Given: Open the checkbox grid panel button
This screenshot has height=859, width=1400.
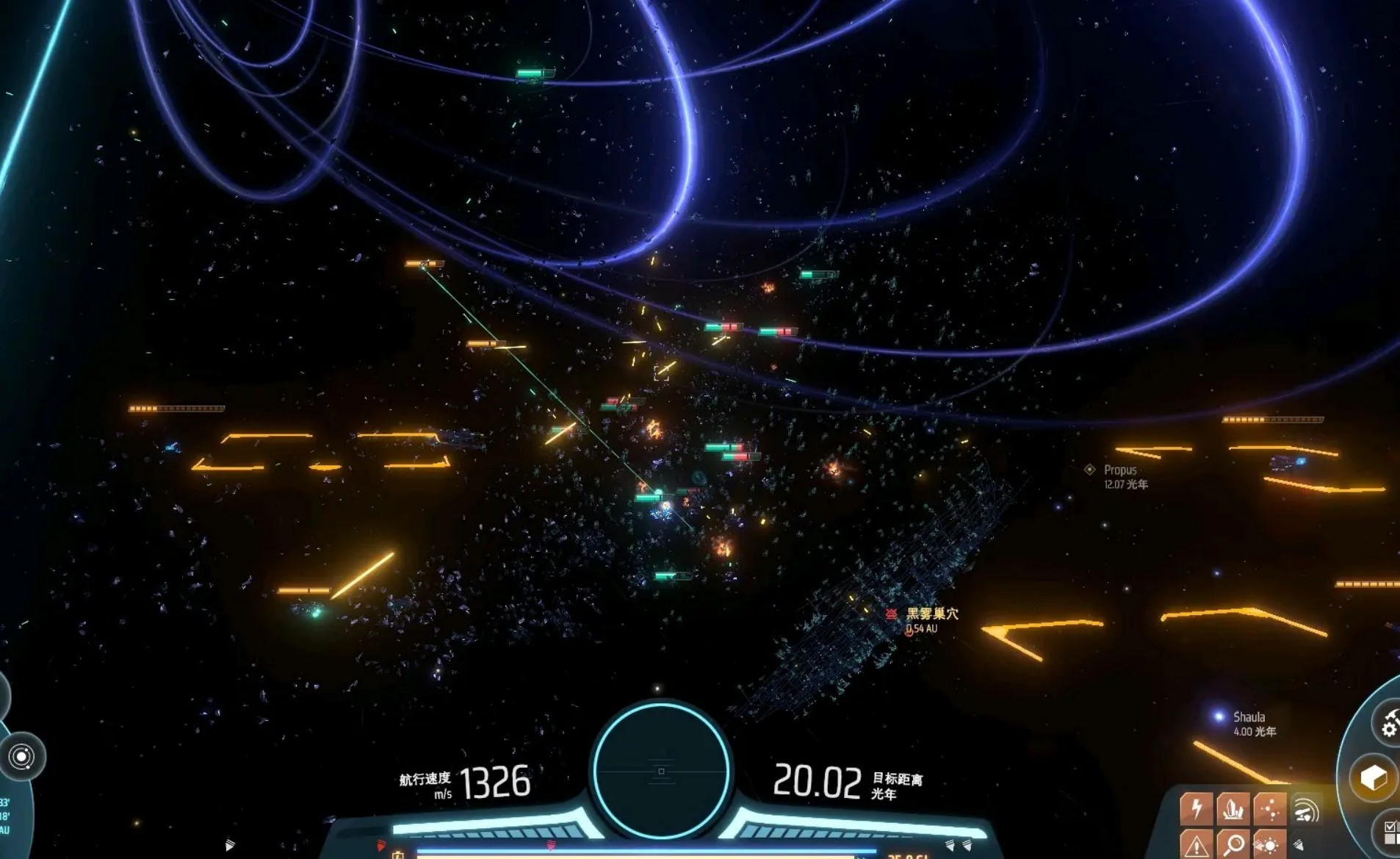Looking at the screenshot, I should tap(1390, 833).
